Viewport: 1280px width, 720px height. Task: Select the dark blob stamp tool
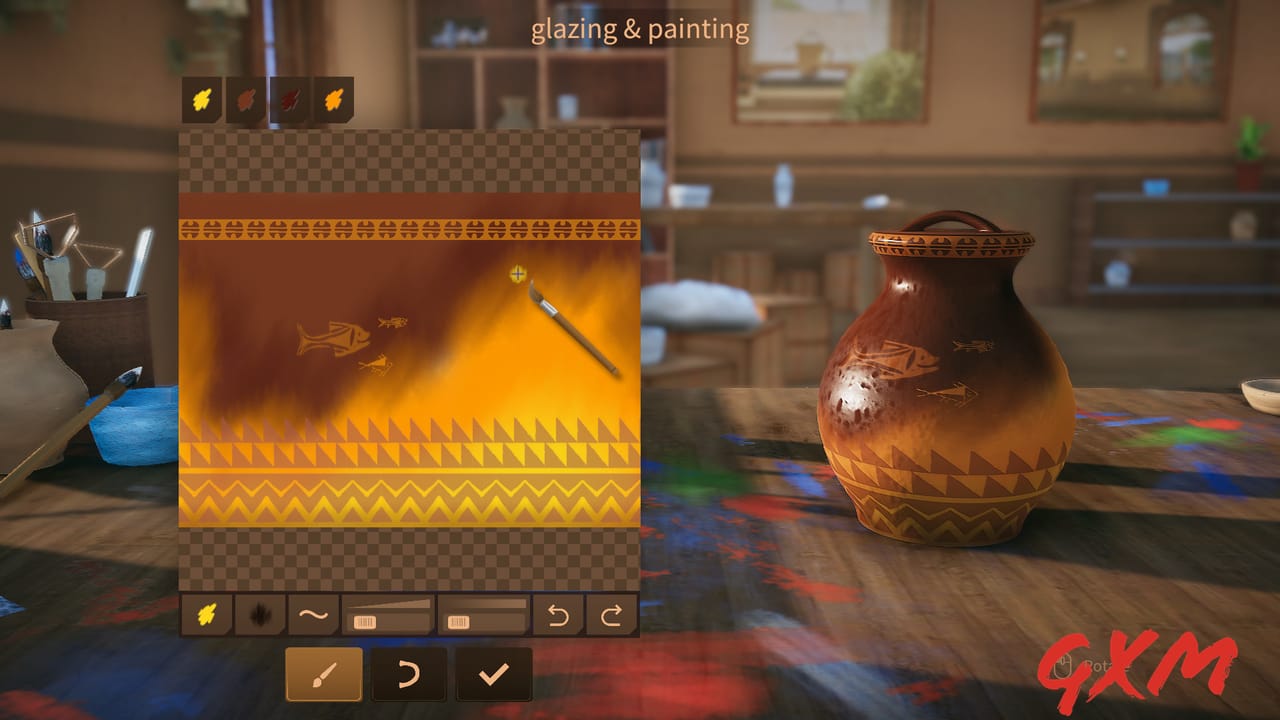258,616
